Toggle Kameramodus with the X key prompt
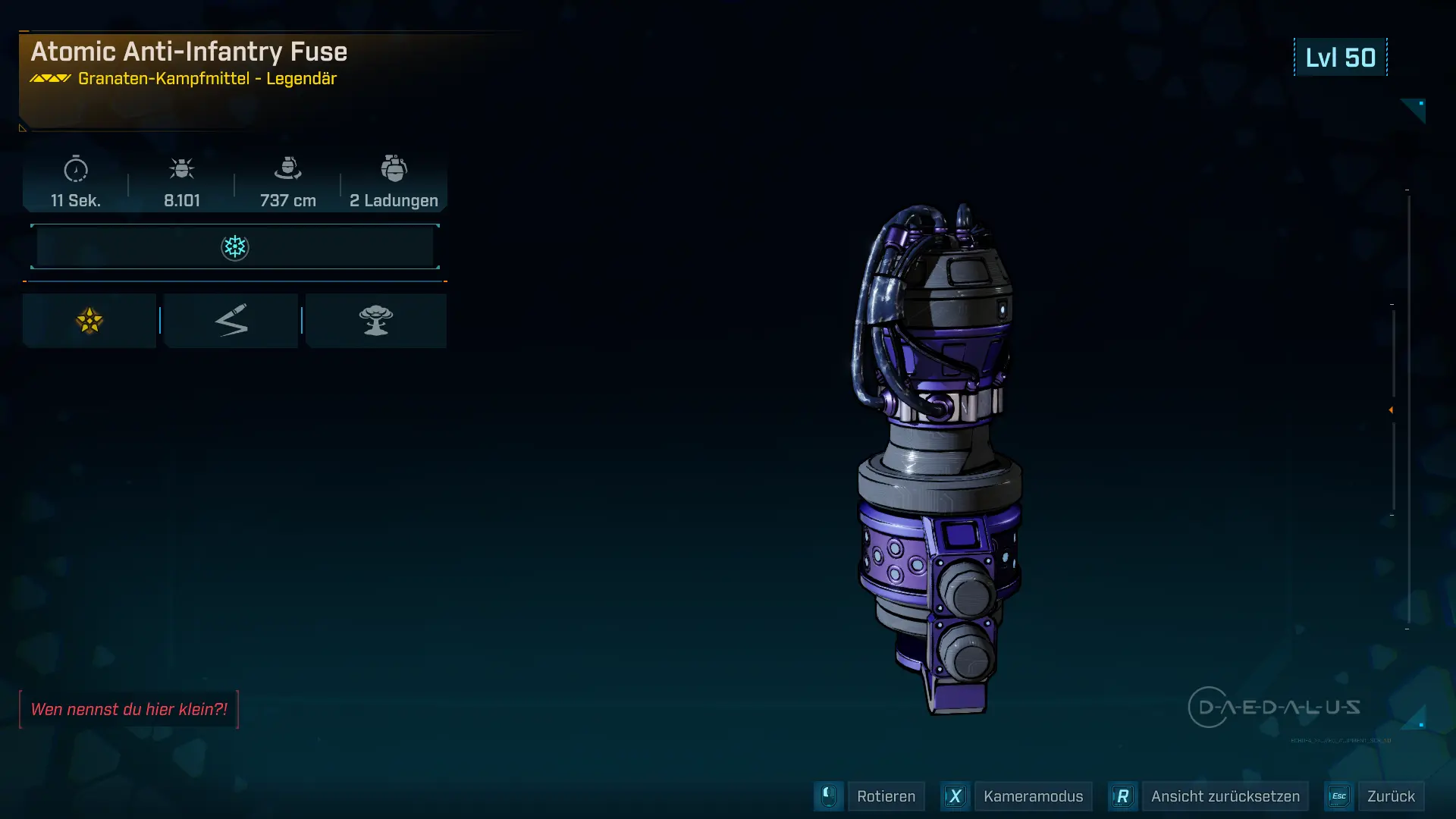Screen dimensions: 1456x819 tap(955, 796)
